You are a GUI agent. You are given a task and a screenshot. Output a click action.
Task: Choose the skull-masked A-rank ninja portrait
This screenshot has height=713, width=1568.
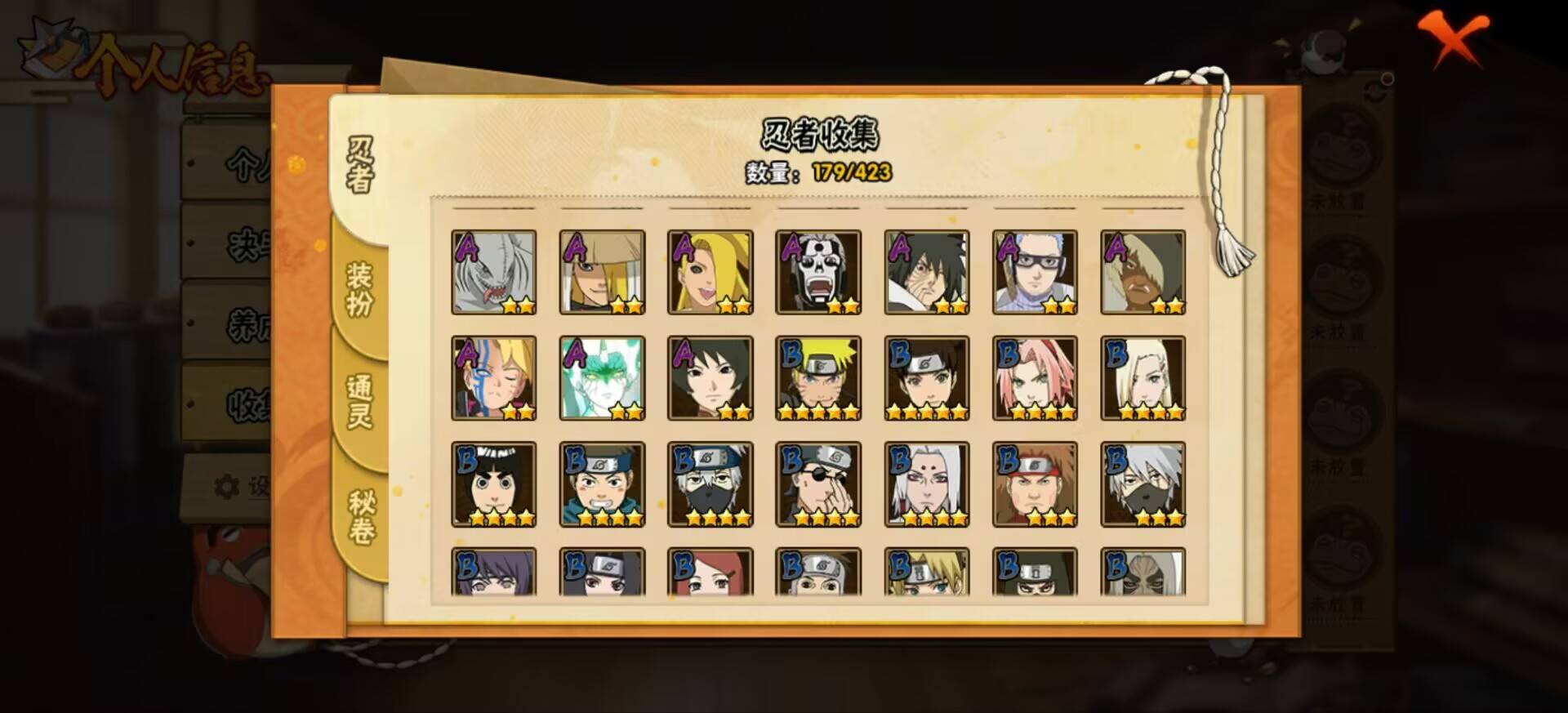coord(818,273)
